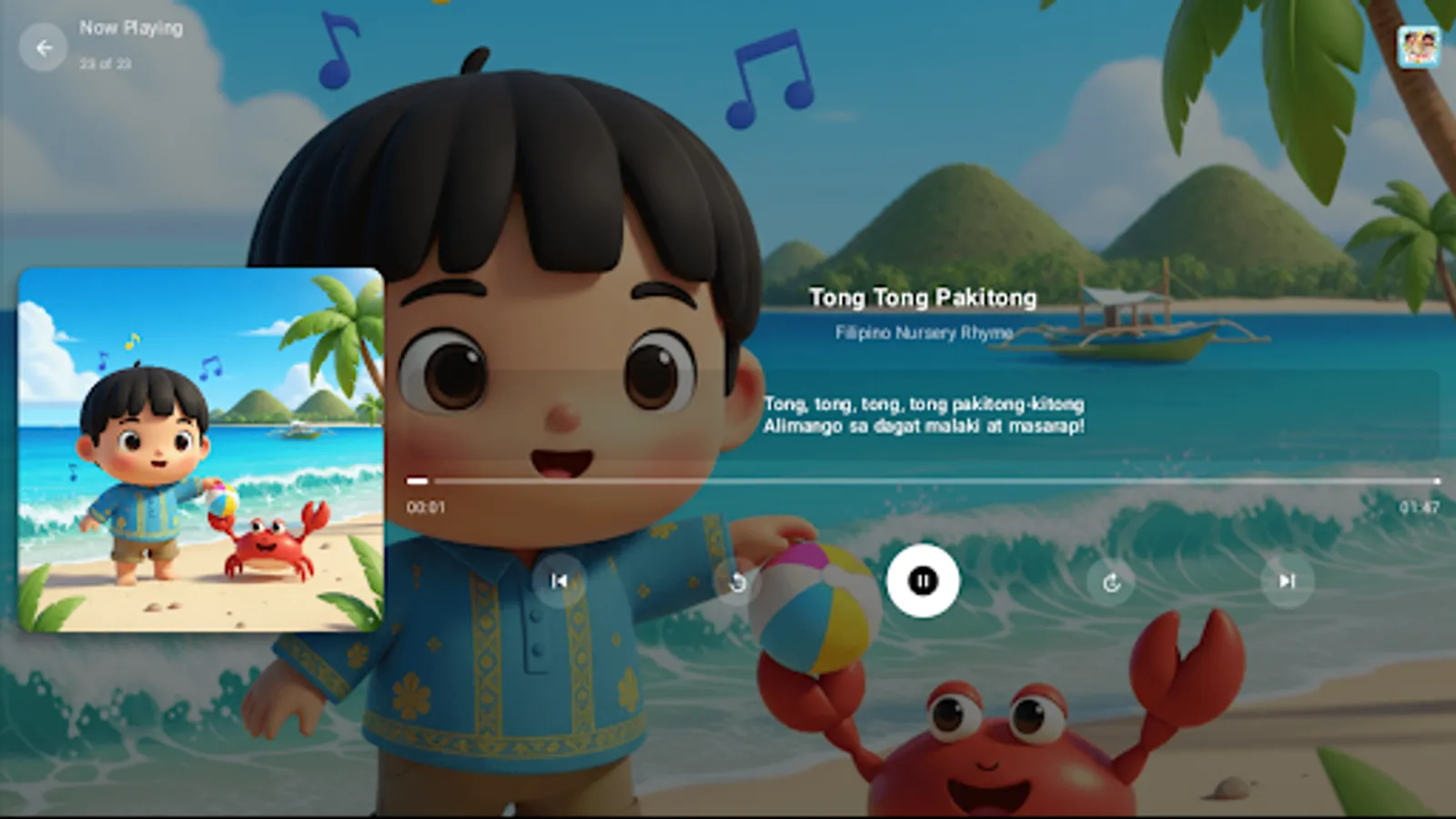Image resolution: width=1456 pixels, height=819 pixels.
Task: Tap the back arrow to exit Now Playing
Action: click(44, 47)
